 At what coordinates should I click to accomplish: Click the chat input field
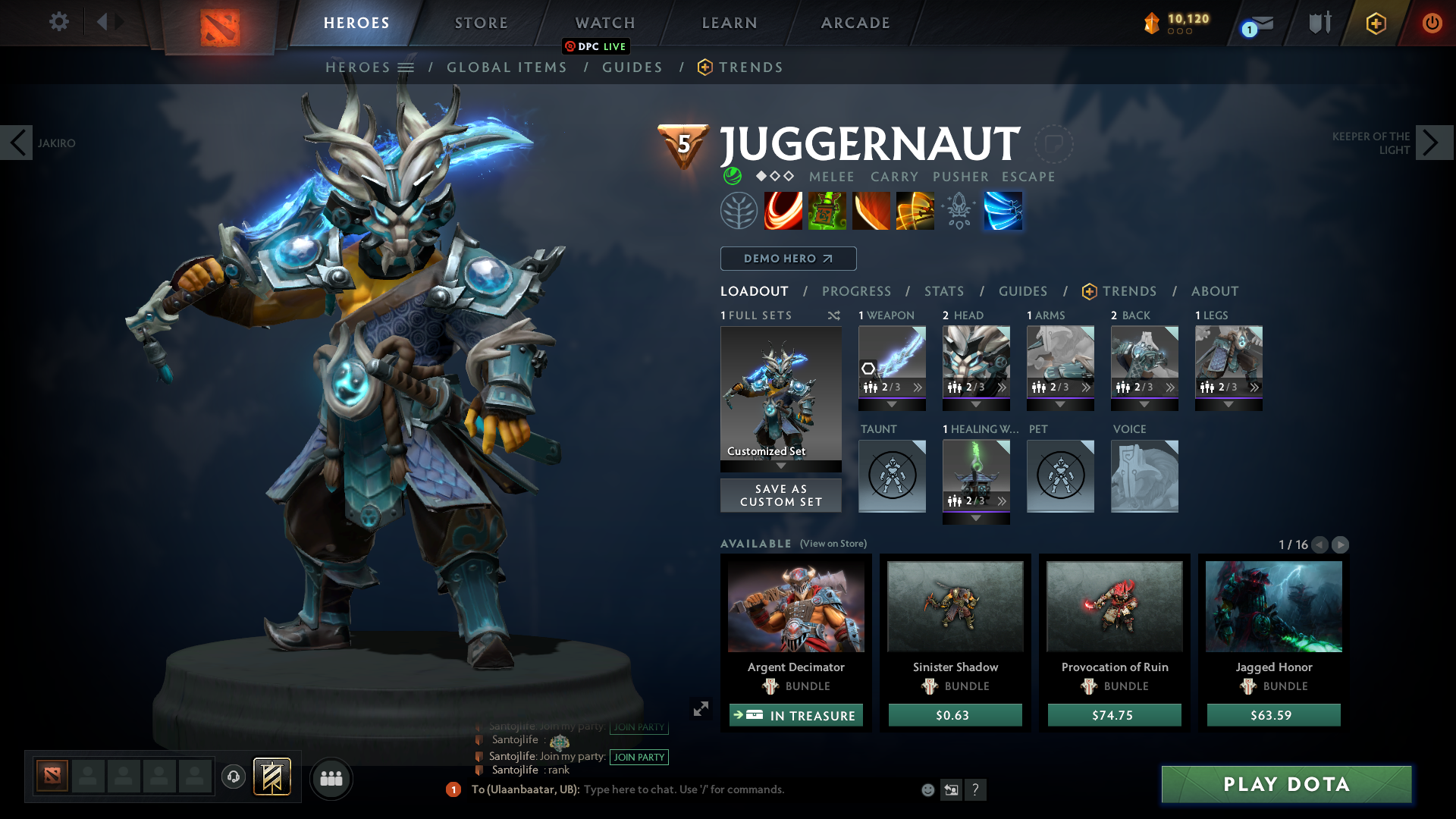pyautogui.click(x=682, y=789)
